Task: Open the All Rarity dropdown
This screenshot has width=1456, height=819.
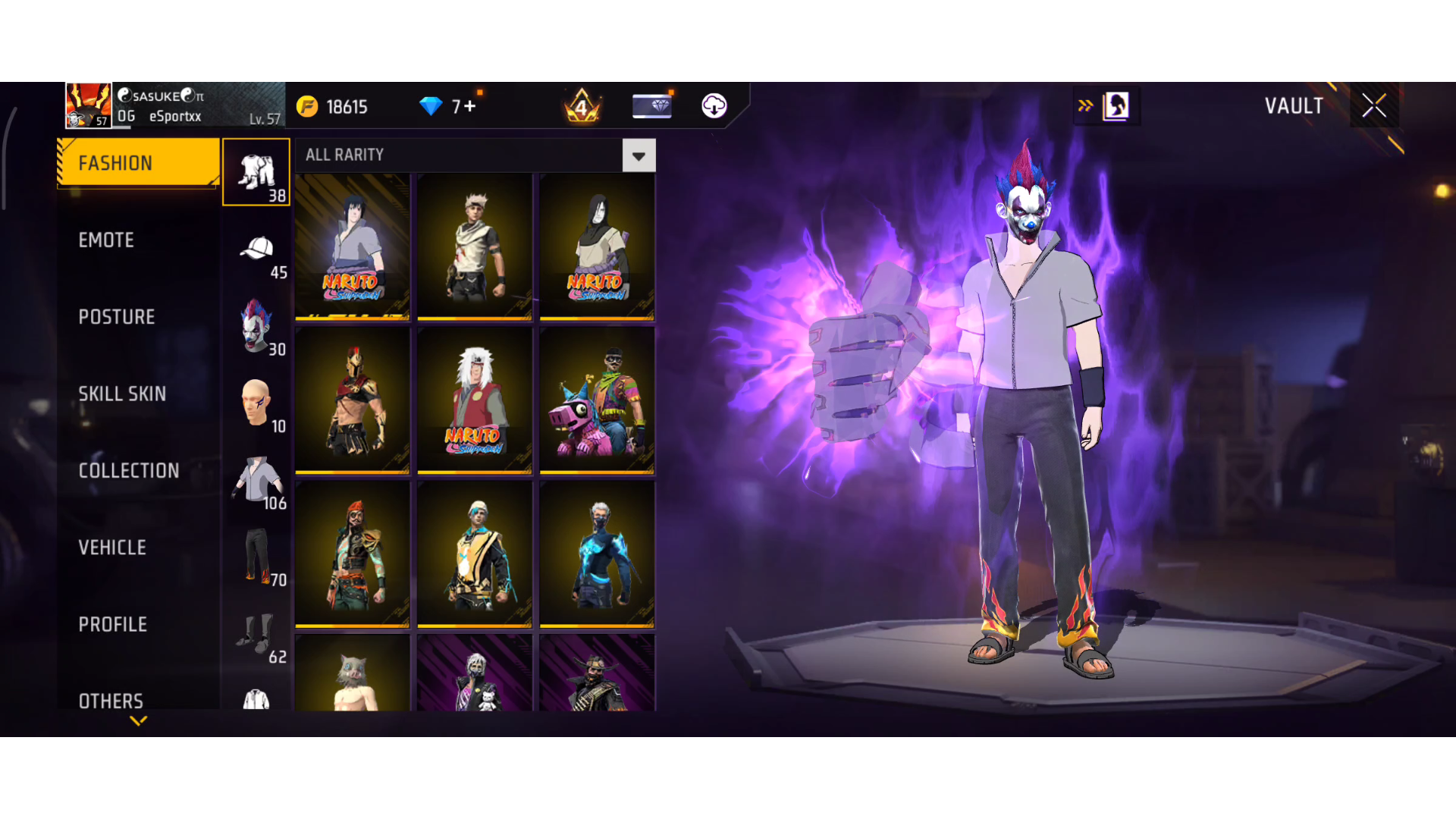Action: pos(639,155)
